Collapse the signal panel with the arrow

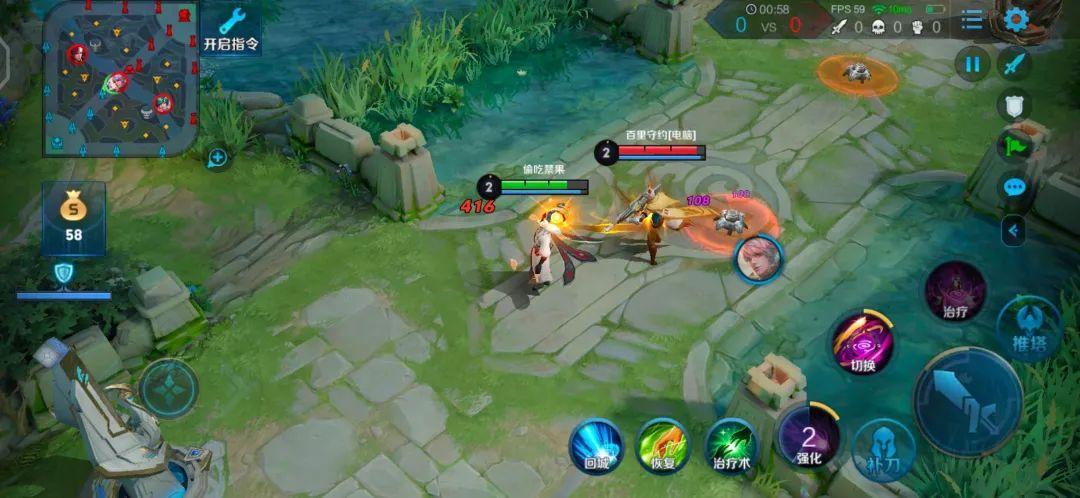(x=1014, y=230)
